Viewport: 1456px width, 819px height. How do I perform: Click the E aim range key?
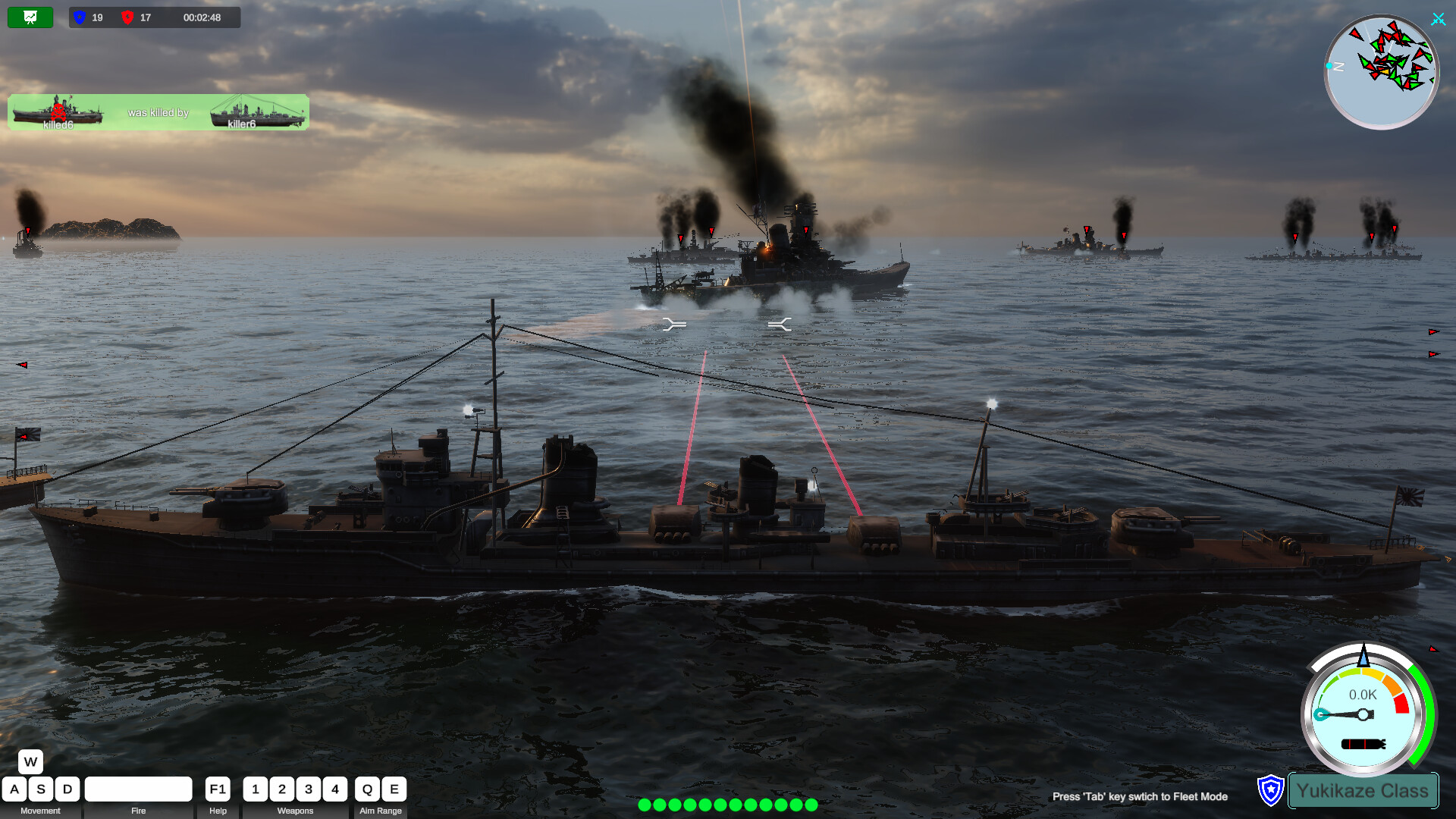point(394,789)
